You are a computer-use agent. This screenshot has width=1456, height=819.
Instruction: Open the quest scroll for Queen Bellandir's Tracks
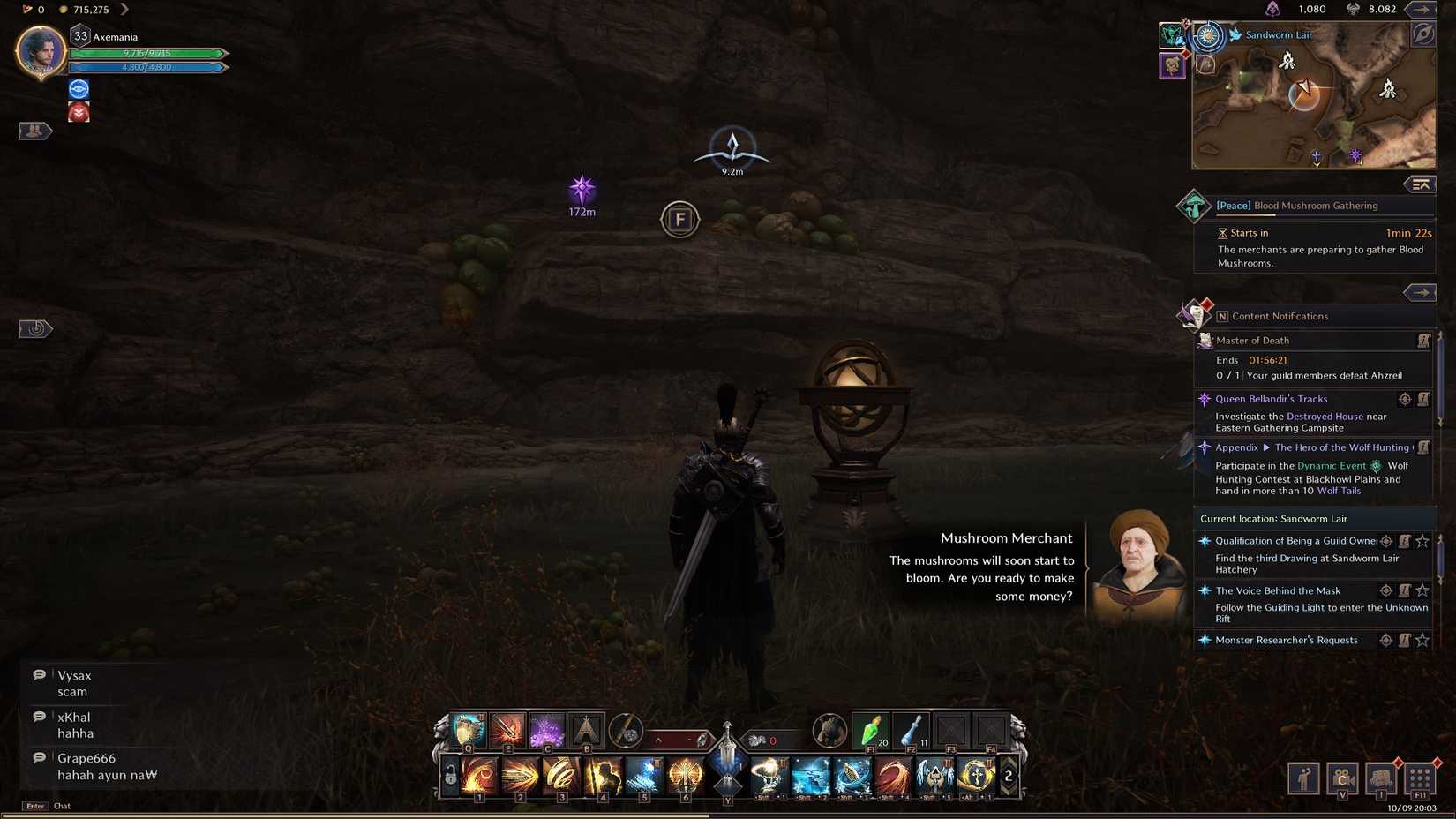tap(1423, 399)
